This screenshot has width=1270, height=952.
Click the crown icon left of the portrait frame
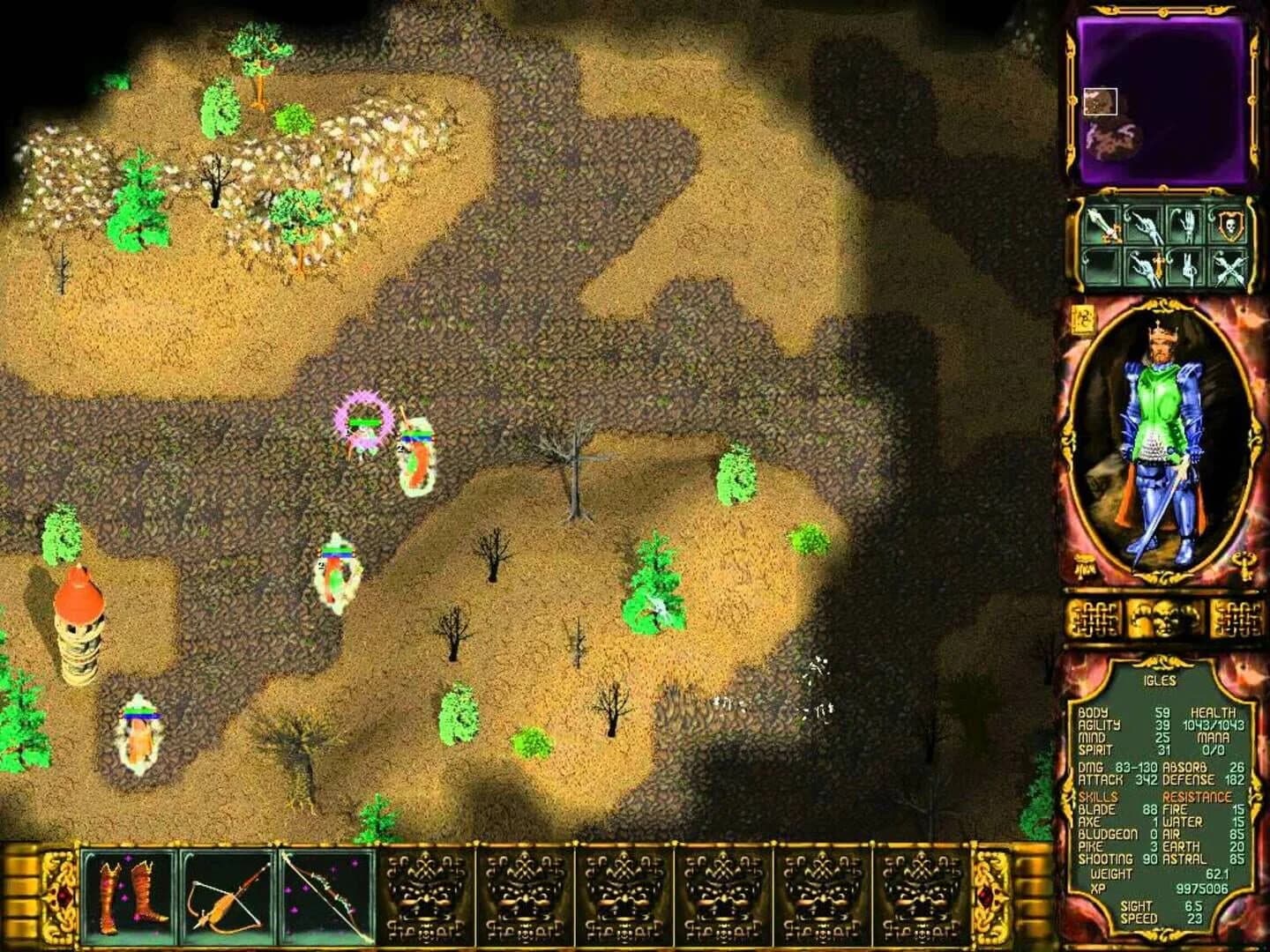click(1084, 564)
